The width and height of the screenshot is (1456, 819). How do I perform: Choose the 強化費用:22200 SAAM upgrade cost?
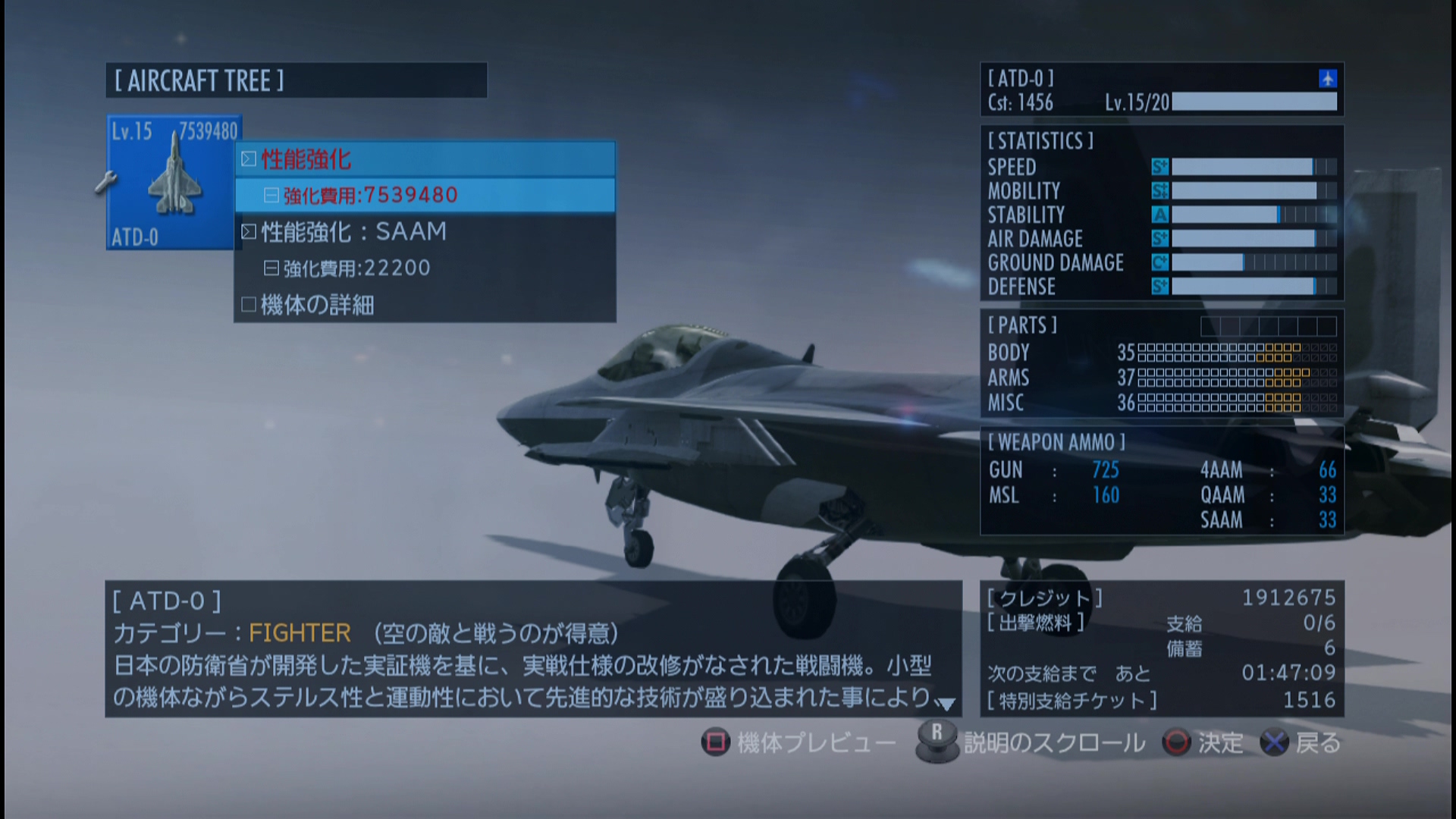425,268
